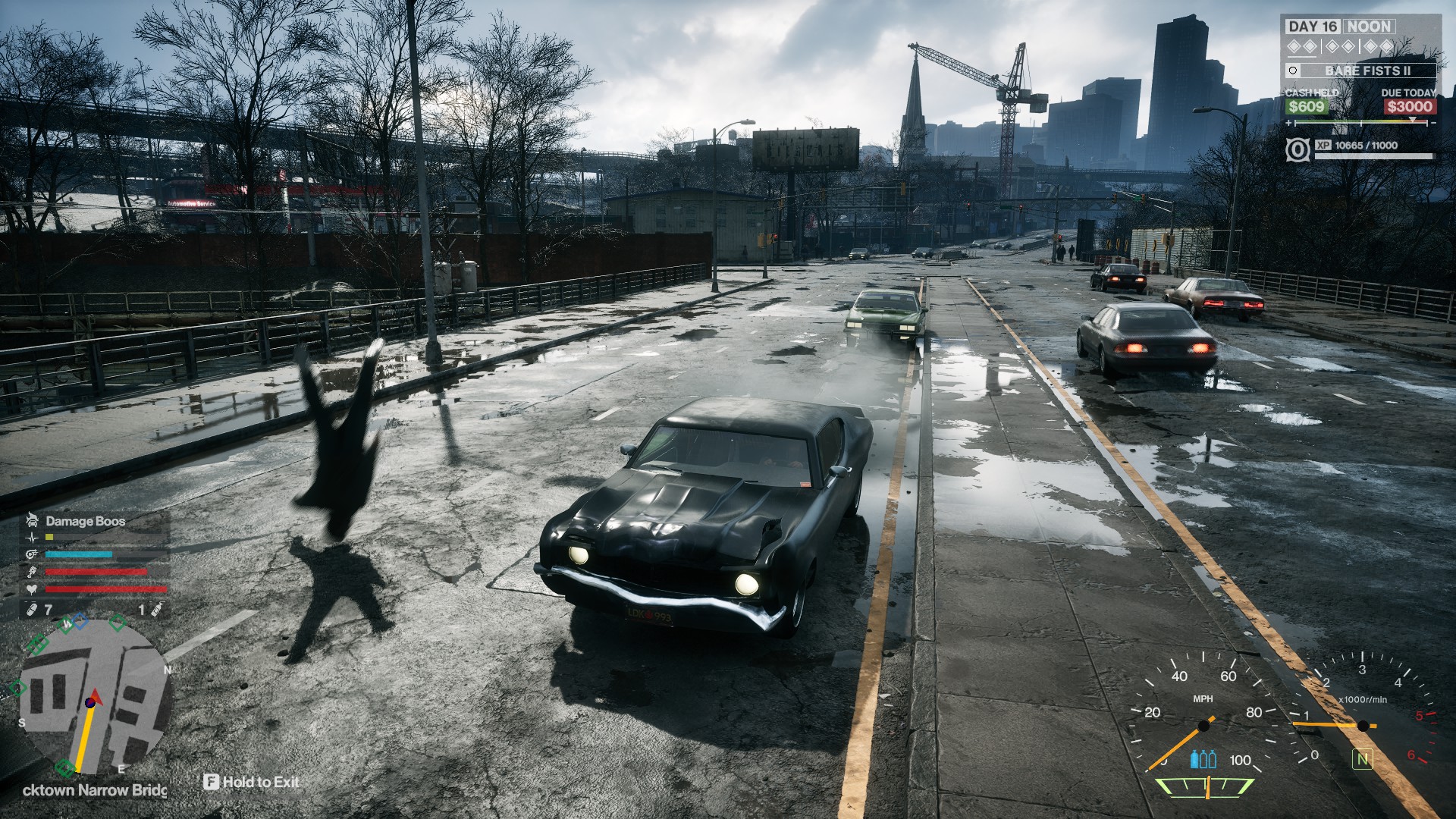Click the Damage Boost status icon
Viewport: 1456px width, 819px height.
pos(32,520)
